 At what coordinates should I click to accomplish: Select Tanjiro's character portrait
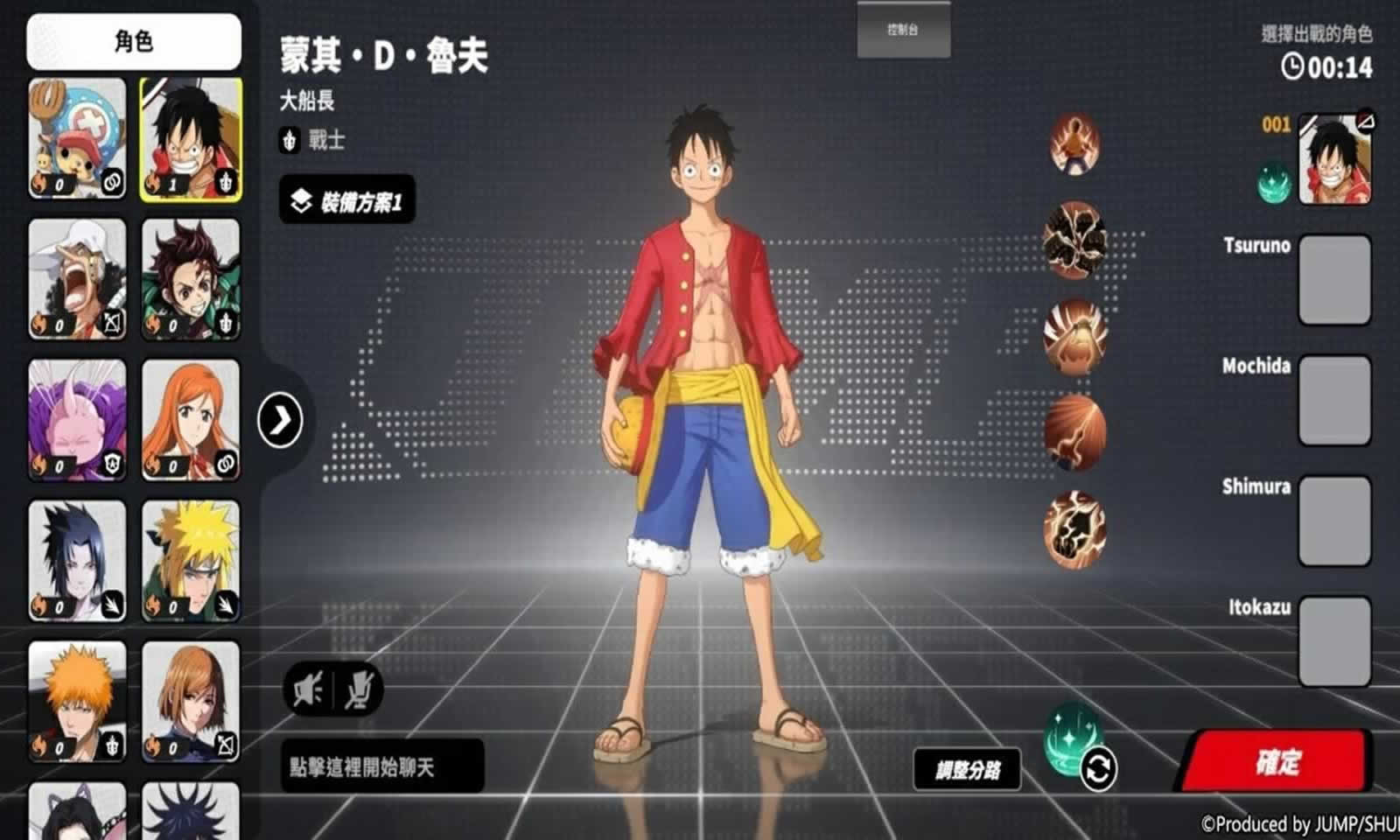[x=192, y=280]
